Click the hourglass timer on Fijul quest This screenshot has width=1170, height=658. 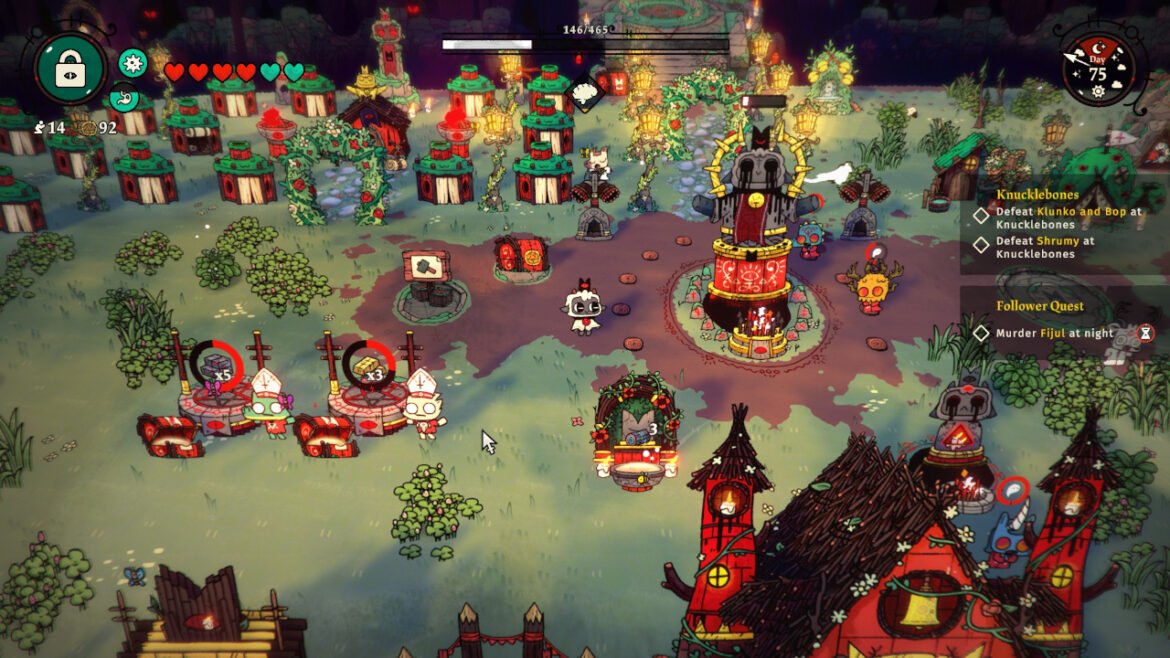tap(1146, 333)
